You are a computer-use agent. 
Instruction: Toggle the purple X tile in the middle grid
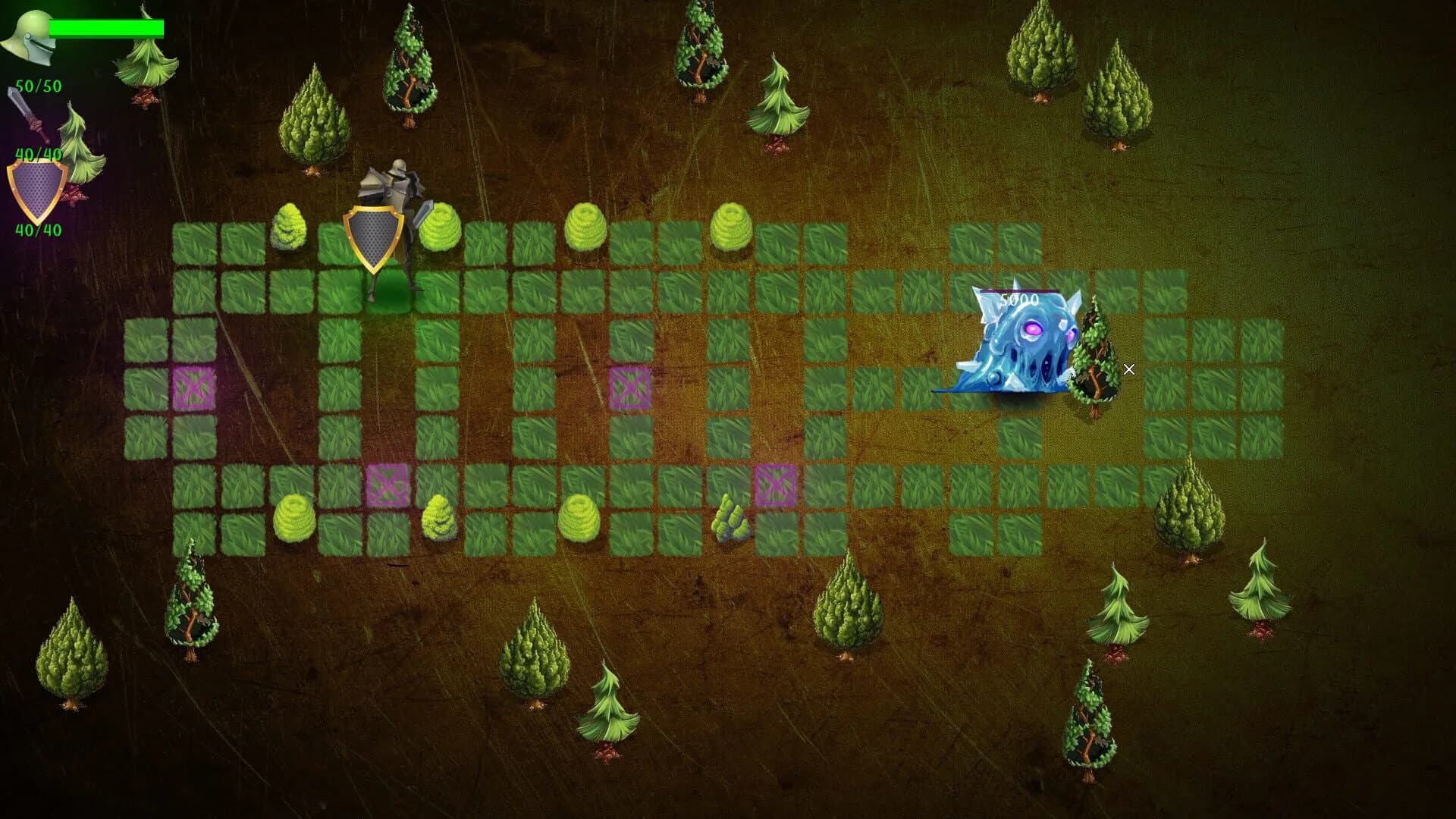click(629, 387)
